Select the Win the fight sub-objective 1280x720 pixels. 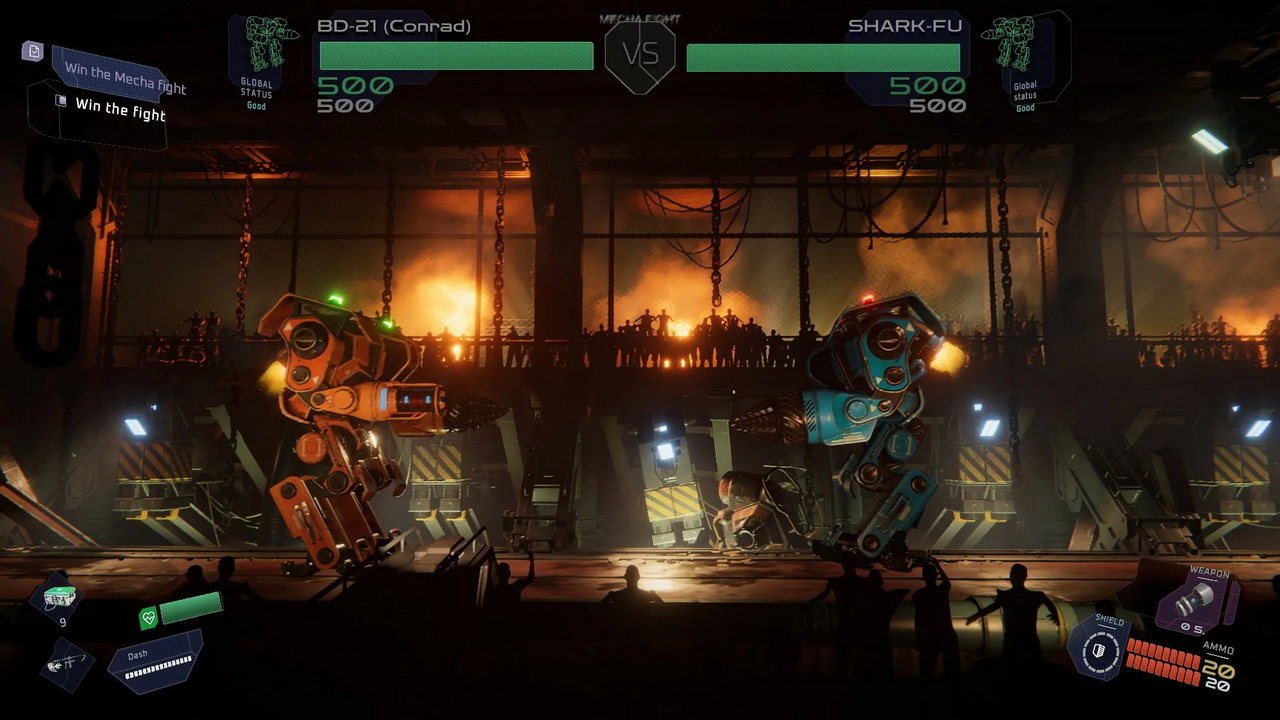[x=120, y=111]
